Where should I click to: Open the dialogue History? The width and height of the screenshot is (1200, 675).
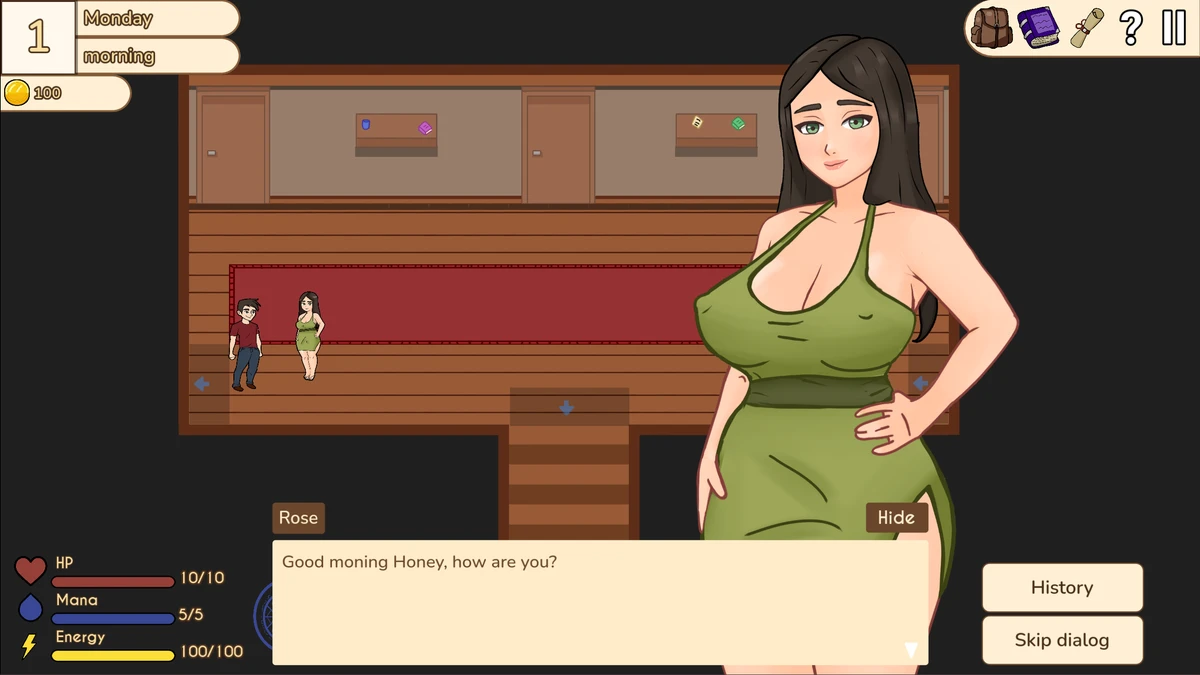coord(1062,587)
